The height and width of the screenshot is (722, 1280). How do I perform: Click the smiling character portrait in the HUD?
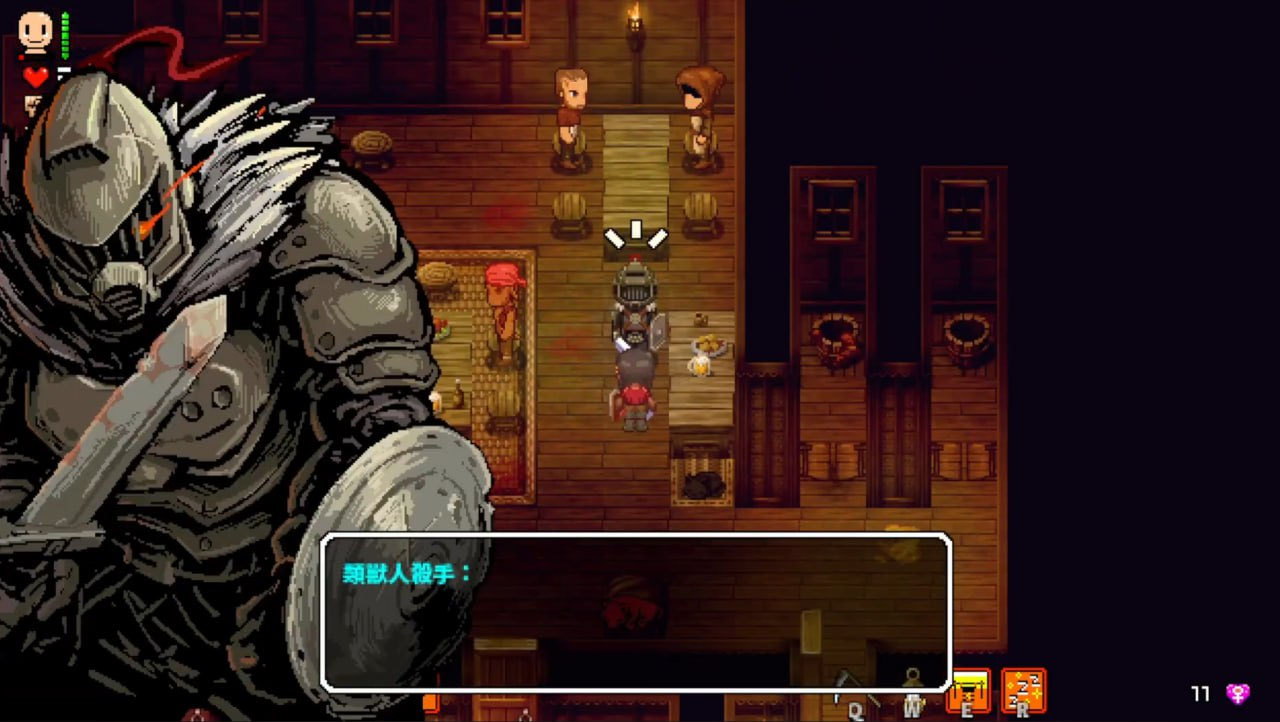pyautogui.click(x=34, y=32)
